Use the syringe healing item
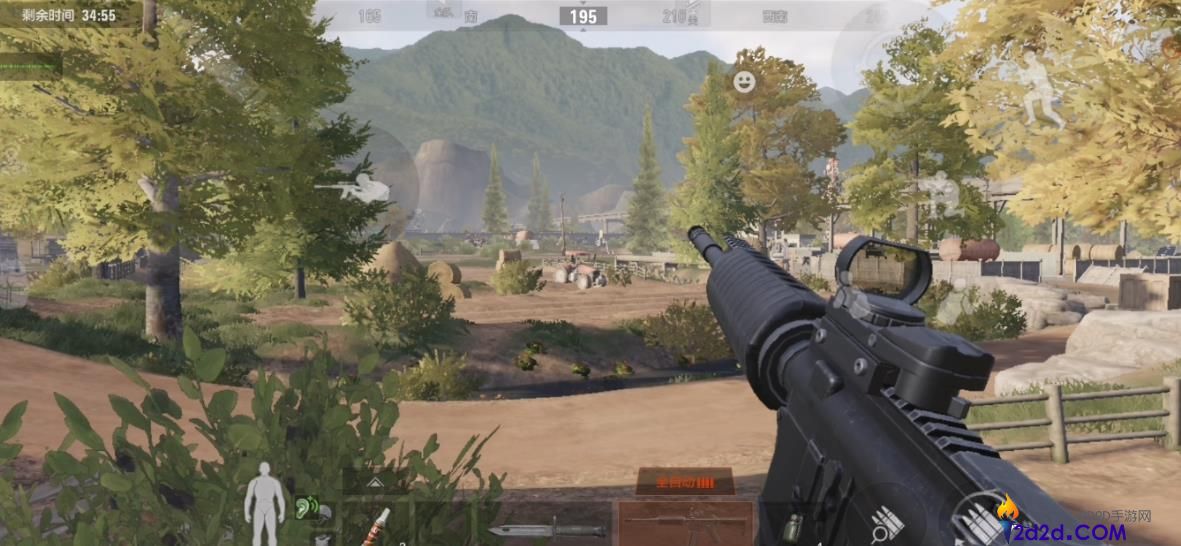The height and width of the screenshot is (546, 1181). tap(380, 524)
